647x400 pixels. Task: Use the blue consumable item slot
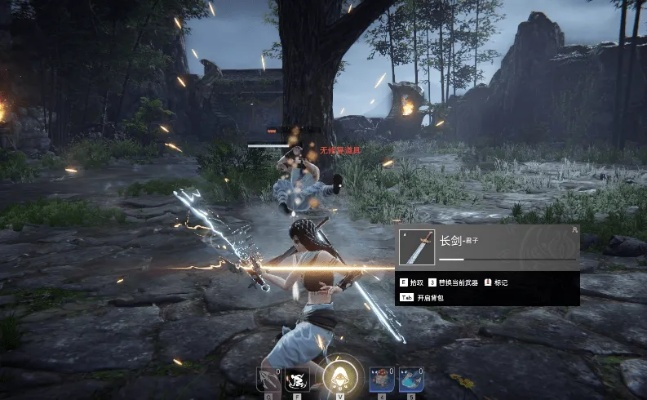point(409,379)
